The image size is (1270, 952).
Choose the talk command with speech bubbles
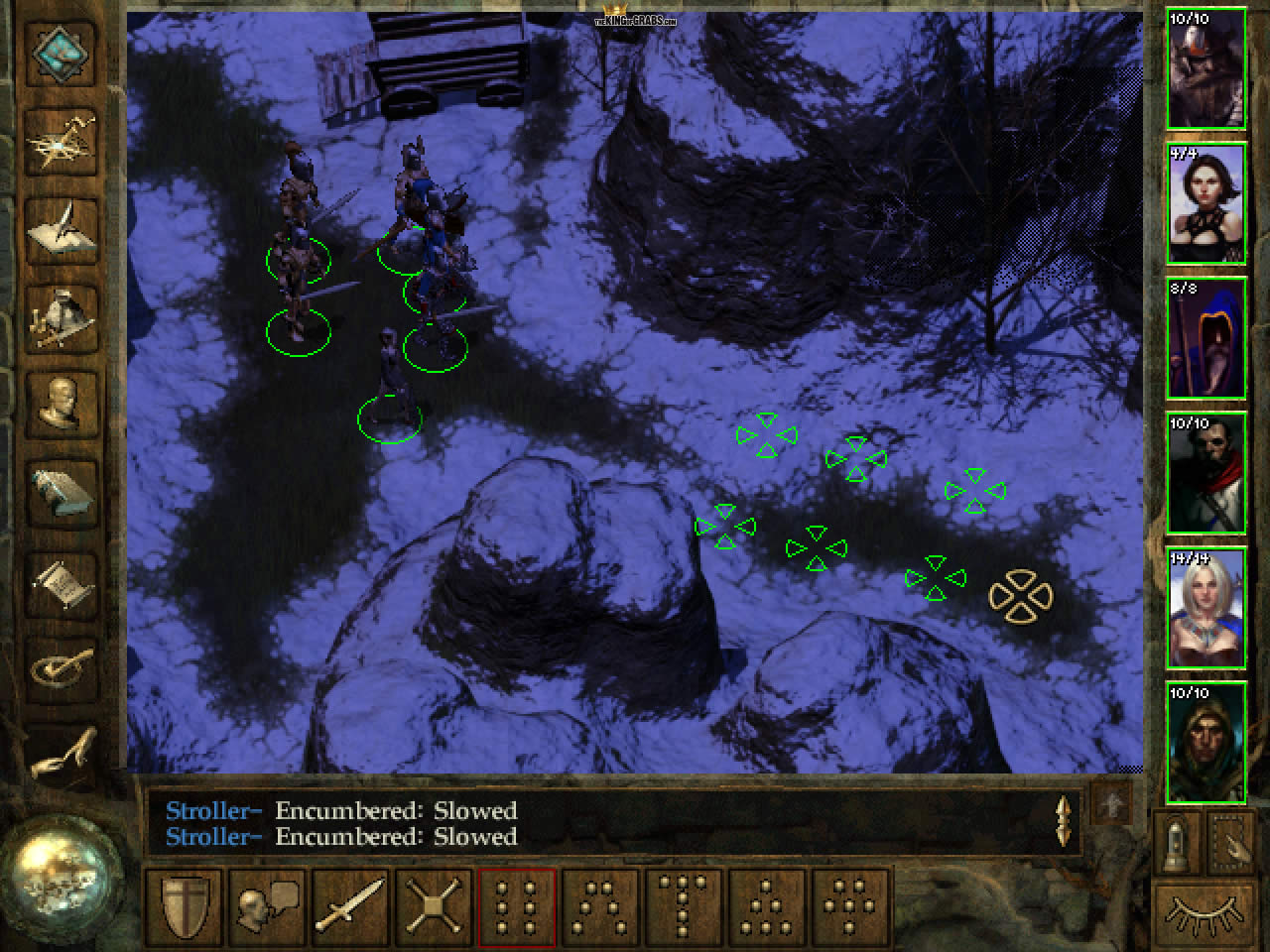point(268,904)
